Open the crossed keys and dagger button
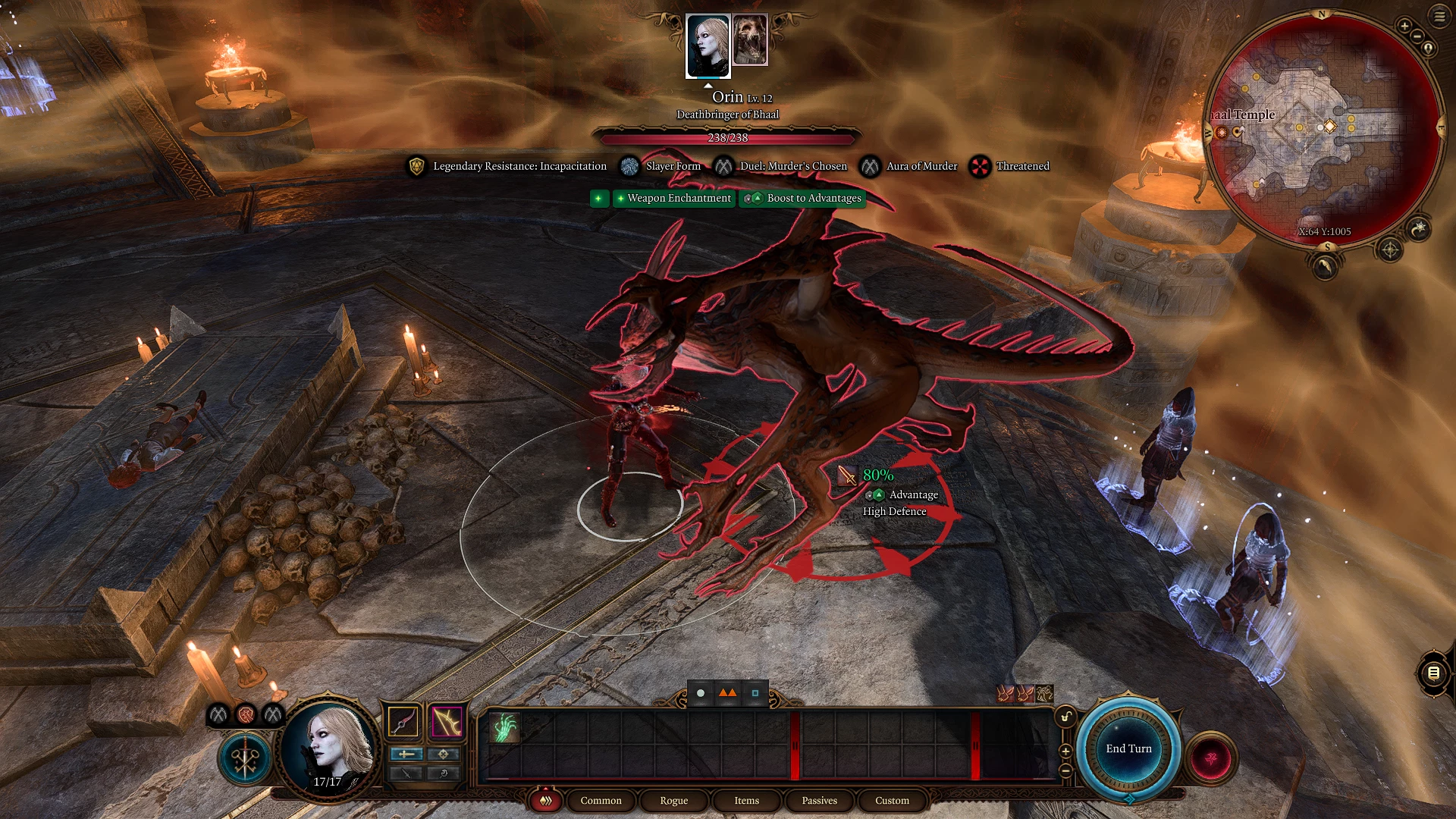Viewport: 1456px width, 819px height. pyautogui.click(x=245, y=758)
